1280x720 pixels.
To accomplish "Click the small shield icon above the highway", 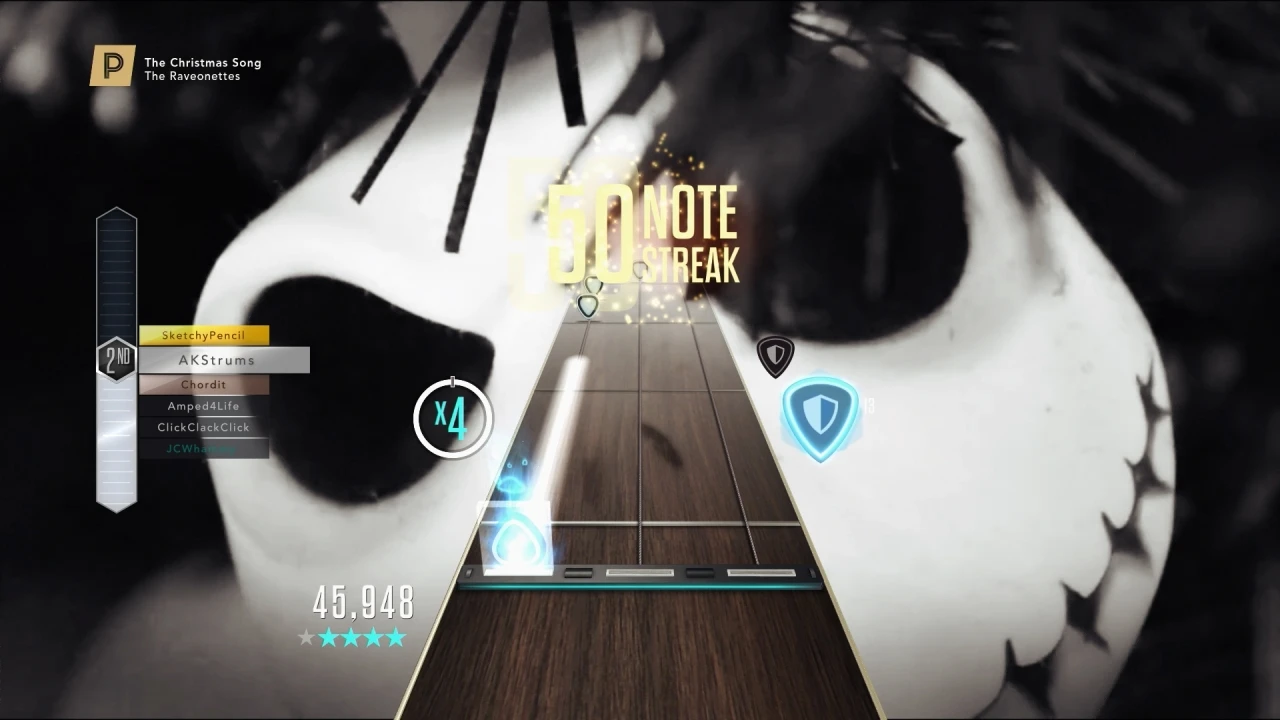I will [775, 357].
